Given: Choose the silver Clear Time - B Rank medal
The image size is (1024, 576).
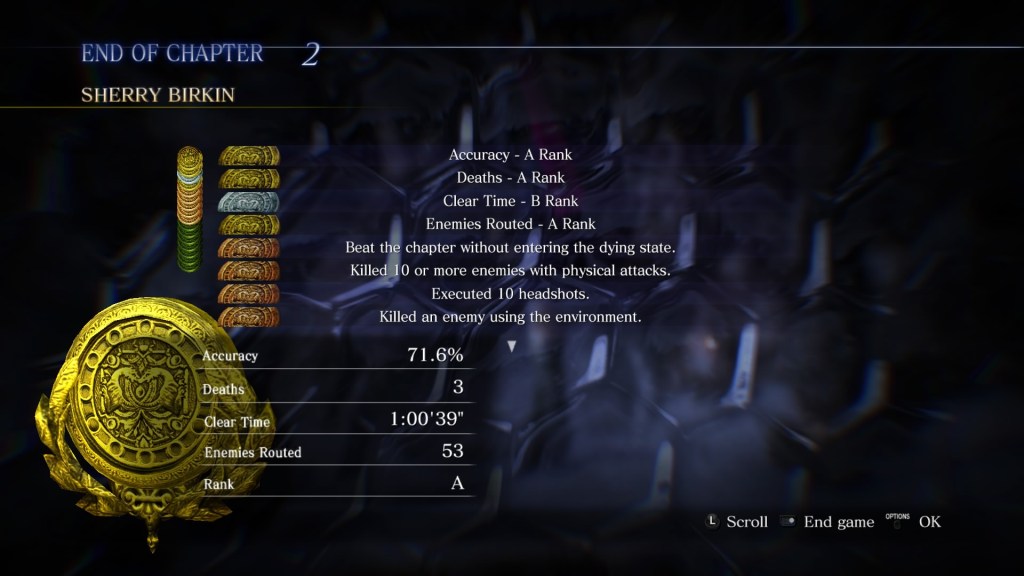Looking at the screenshot, I should [x=248, y=201].
